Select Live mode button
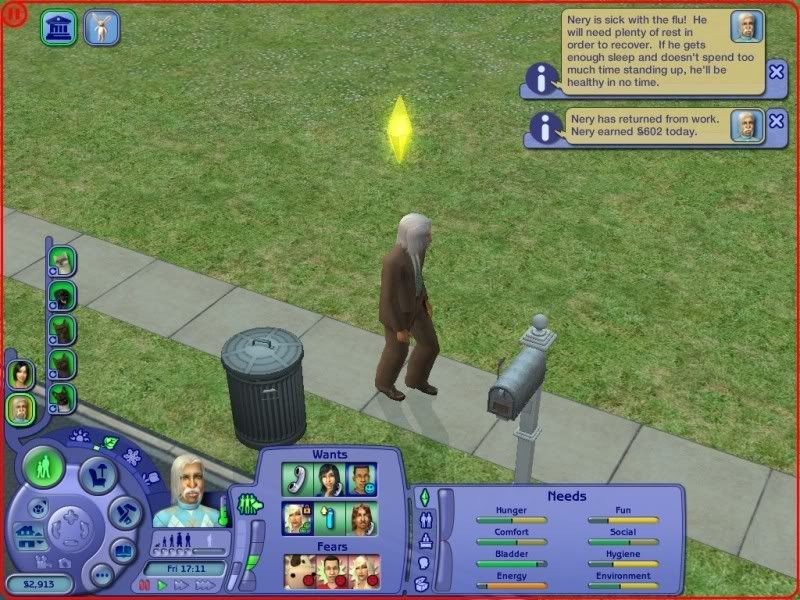 pyautogui.click(x=44, y=468)
